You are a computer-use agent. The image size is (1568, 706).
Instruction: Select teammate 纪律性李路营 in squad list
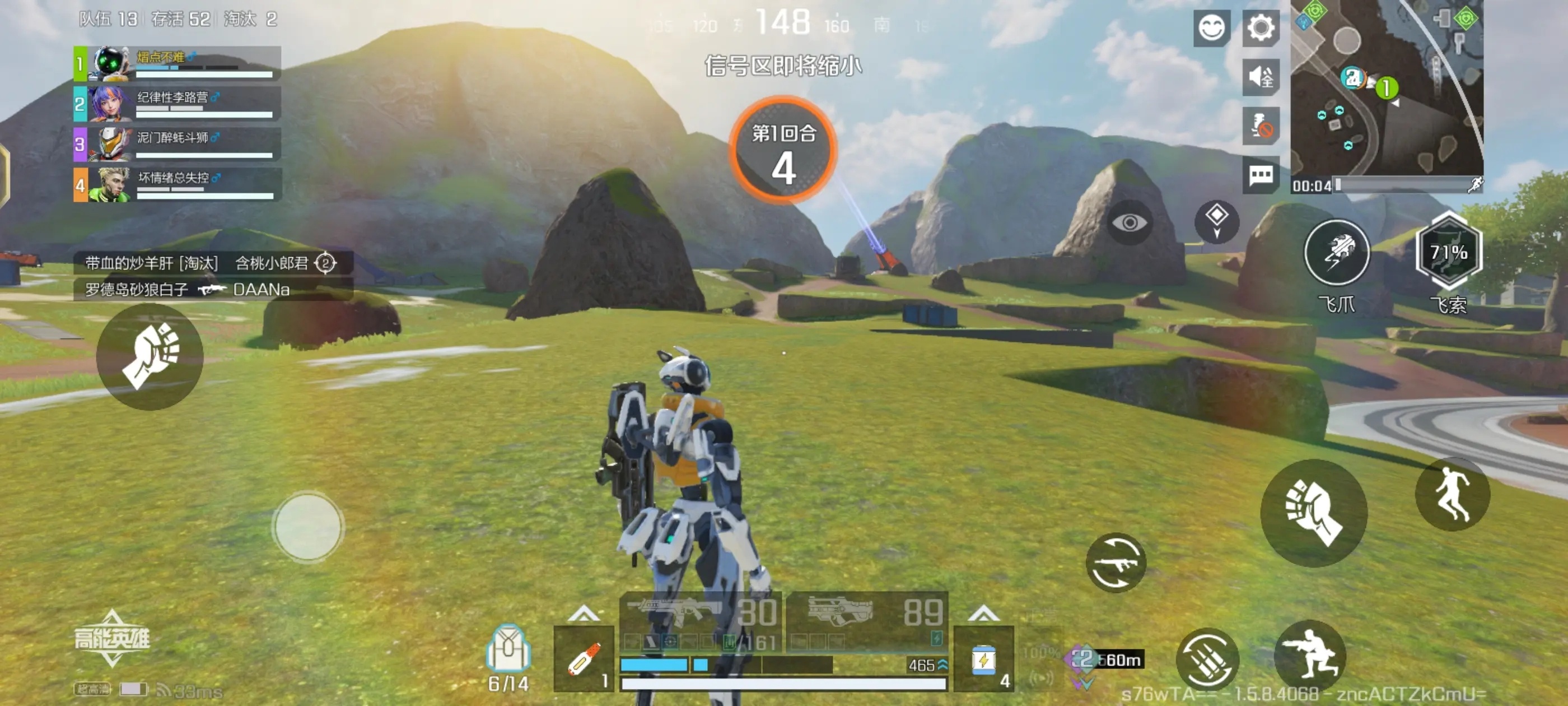click(178, 104)
